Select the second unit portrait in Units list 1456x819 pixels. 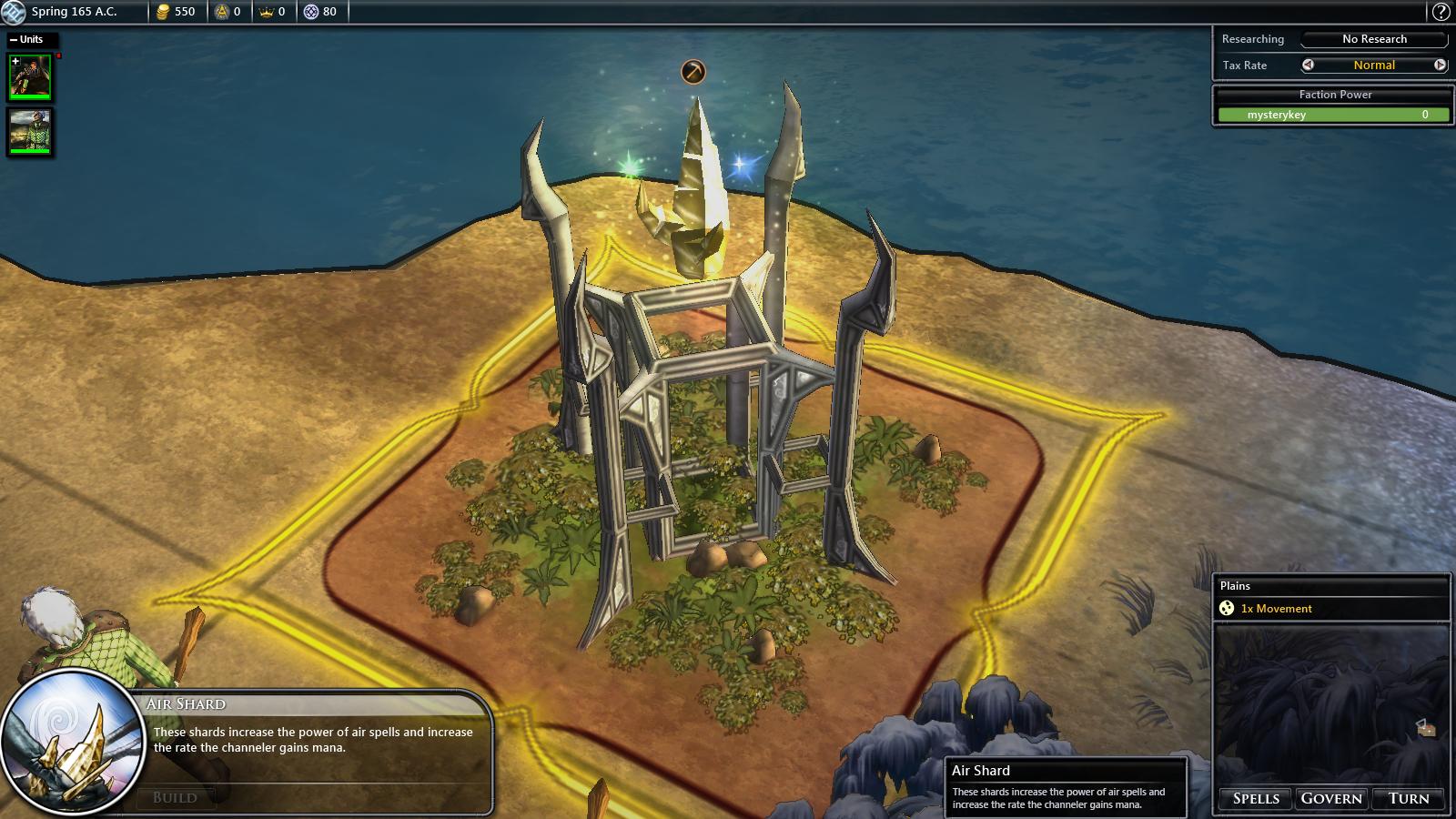pyautogui.click(x=30, y=131)
